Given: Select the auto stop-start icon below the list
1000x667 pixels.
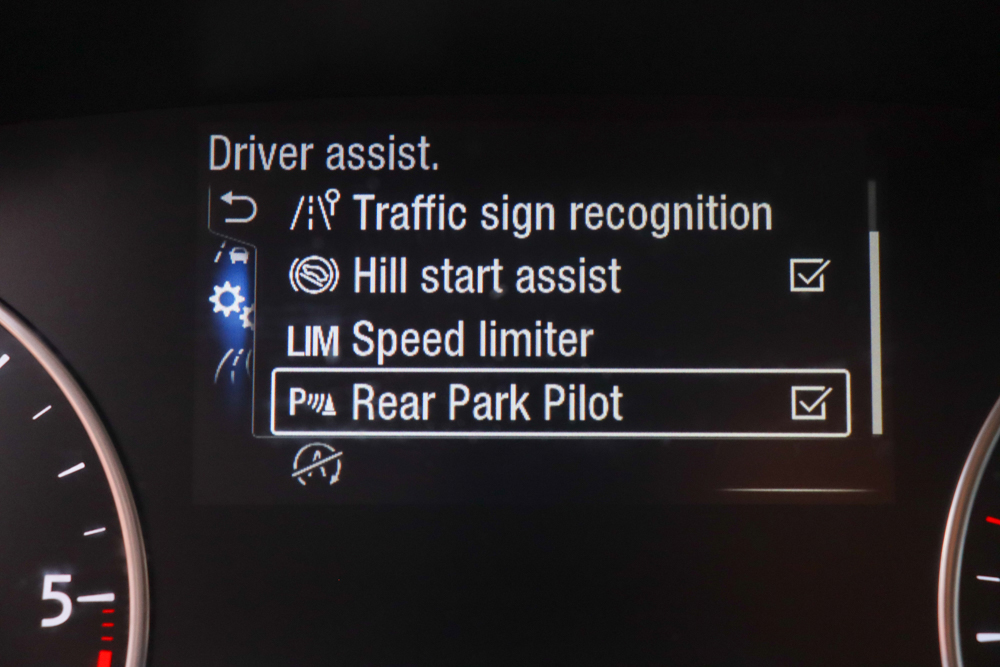Looking at the screenshot, I should coord(316,464).
